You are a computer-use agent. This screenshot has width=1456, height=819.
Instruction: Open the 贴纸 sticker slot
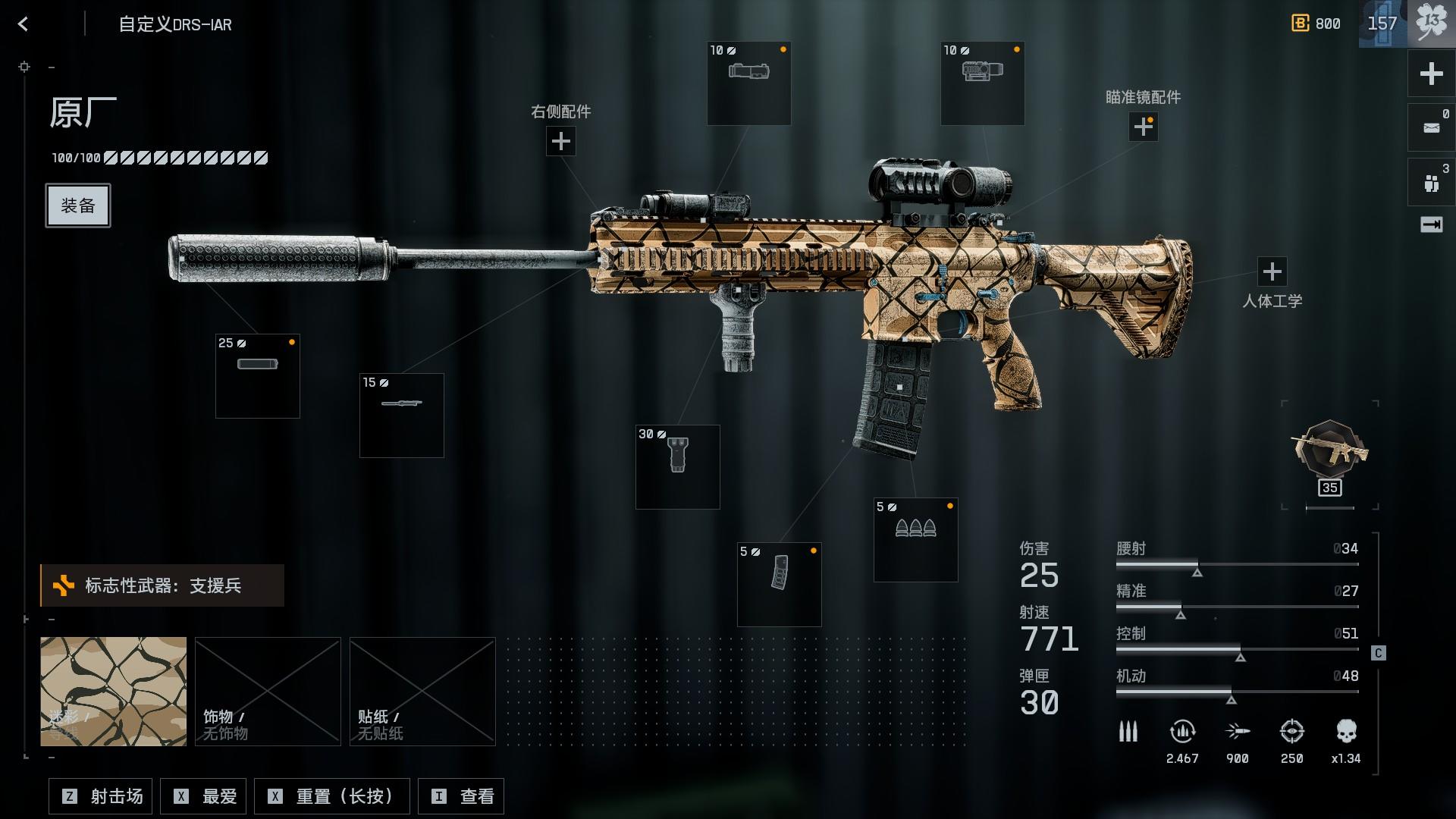point(422,692)
